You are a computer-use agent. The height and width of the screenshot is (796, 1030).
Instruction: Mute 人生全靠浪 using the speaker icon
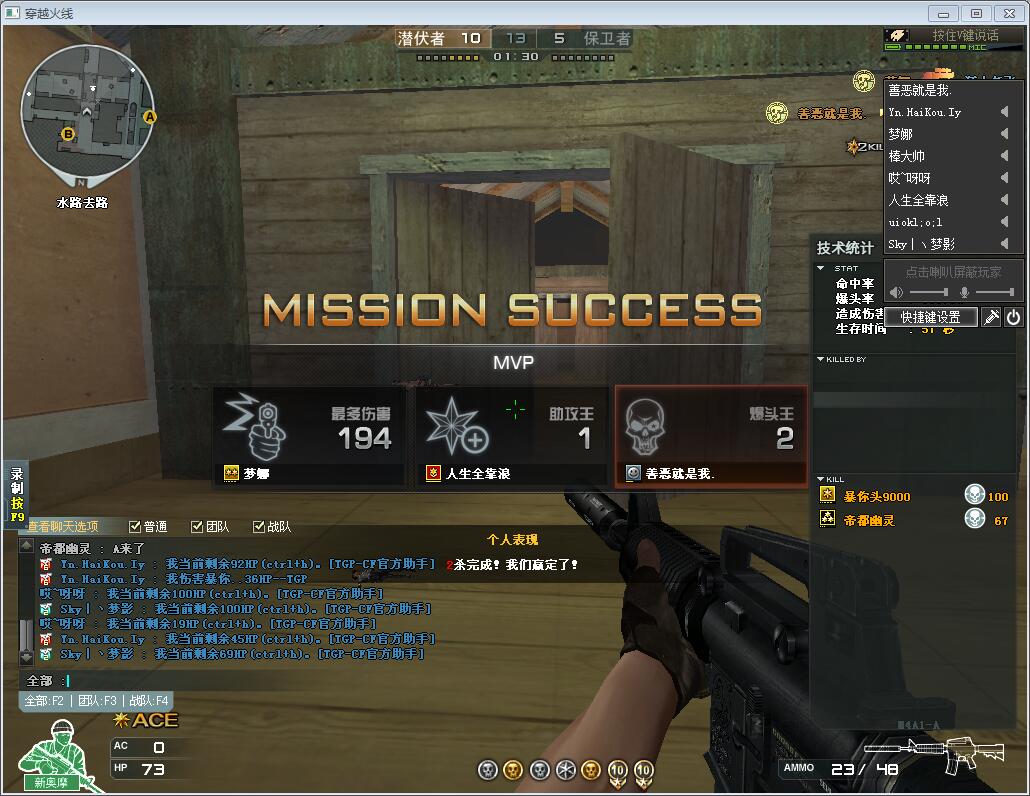pos(1004,200)
